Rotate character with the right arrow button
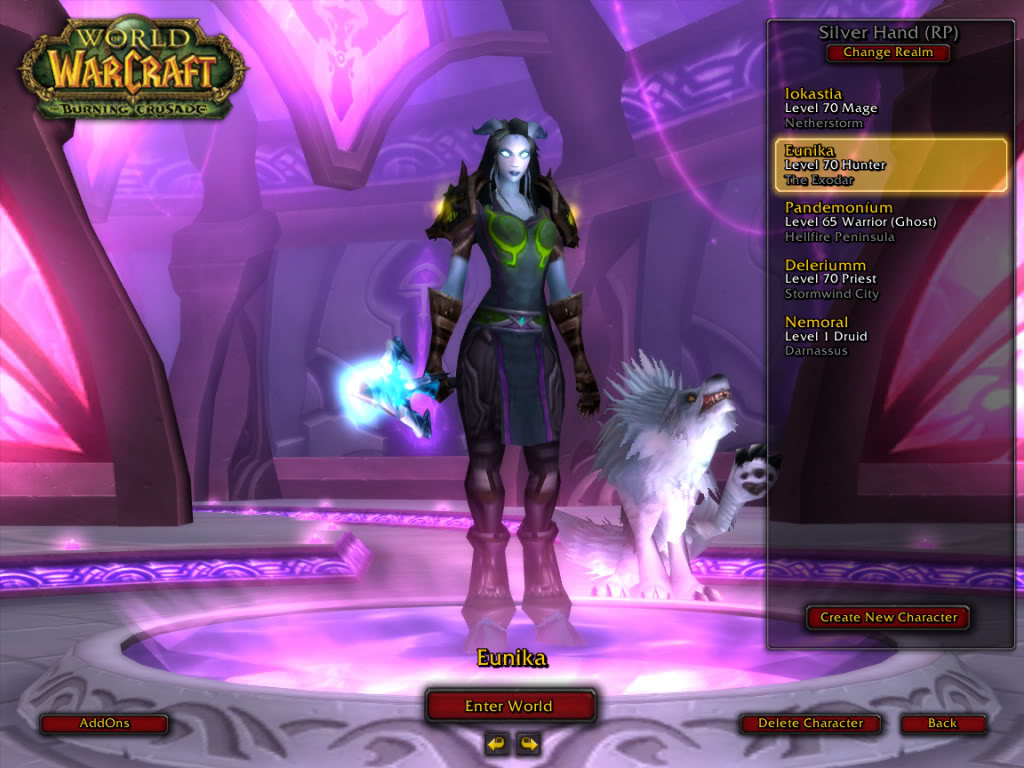Image resolution: width=1024 pixels, height=768 pixels. tap(528, 743)
